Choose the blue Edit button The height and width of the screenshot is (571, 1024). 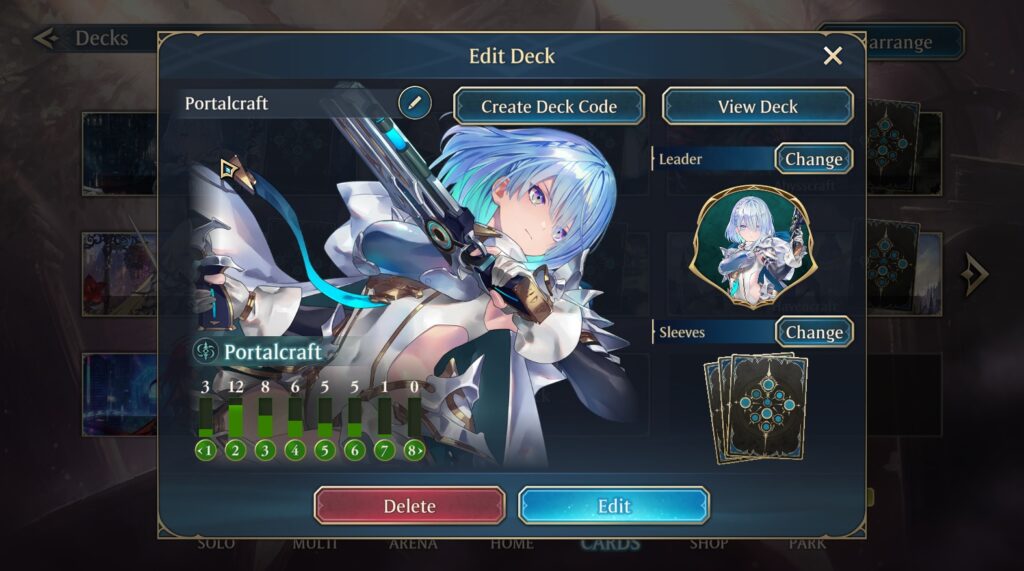(614, 506)
